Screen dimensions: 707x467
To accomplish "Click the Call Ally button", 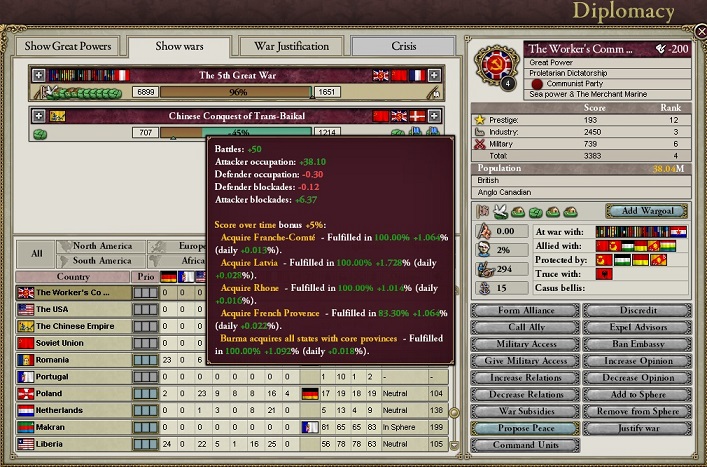I will click(x=524, y=327).
